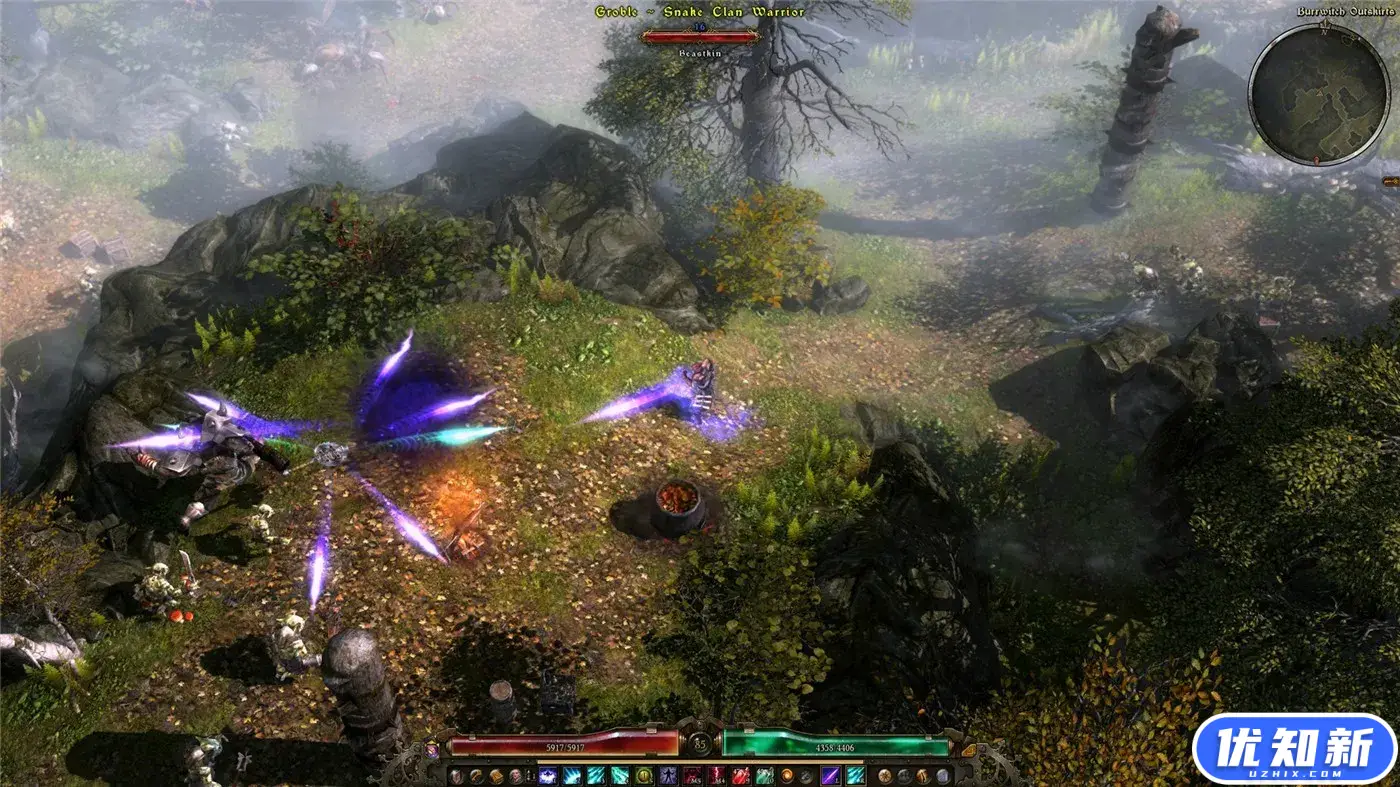Screen dimensions: 1400x787
Task: Click the sun-shaped icon right of the hotbar
Action: 884,775
